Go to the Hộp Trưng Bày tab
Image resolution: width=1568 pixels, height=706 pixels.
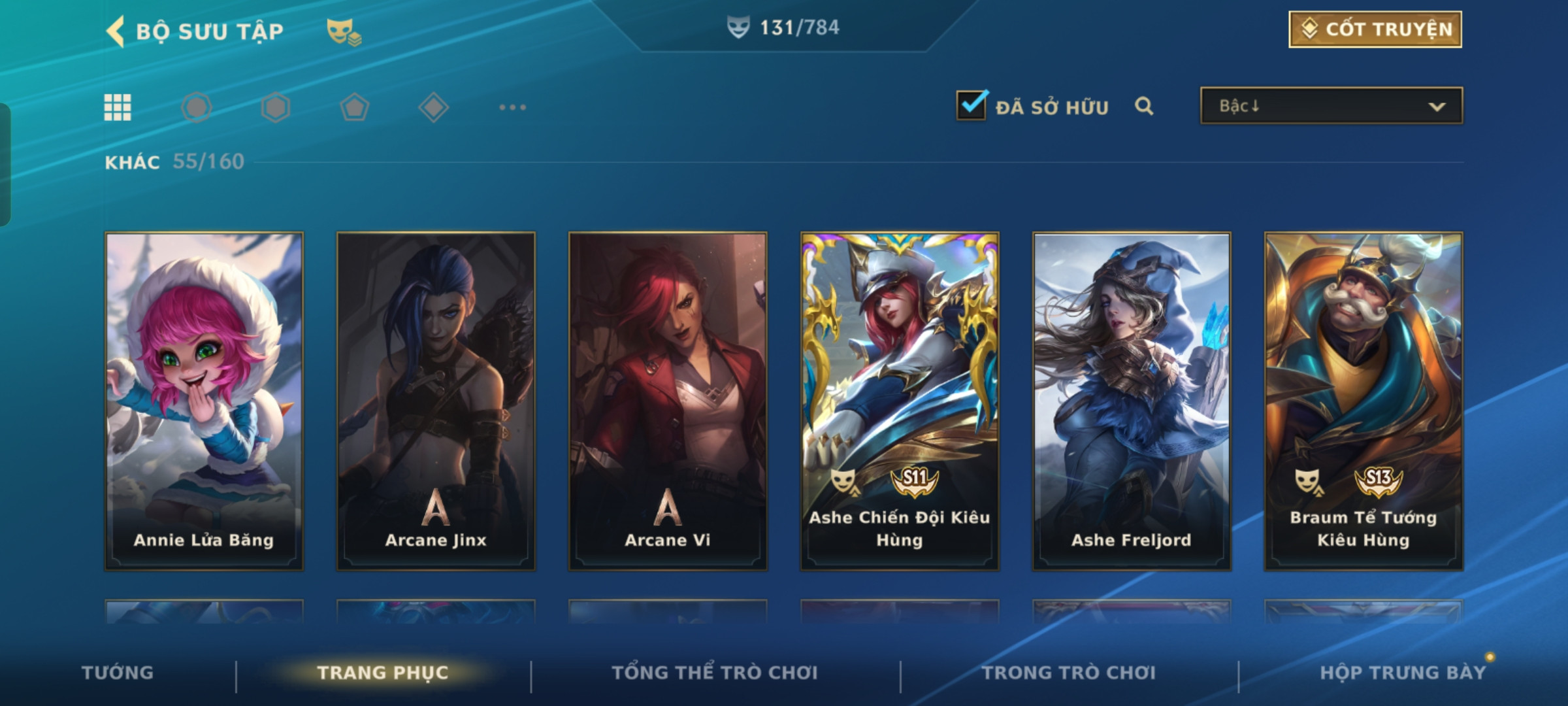click(1403, 673)
